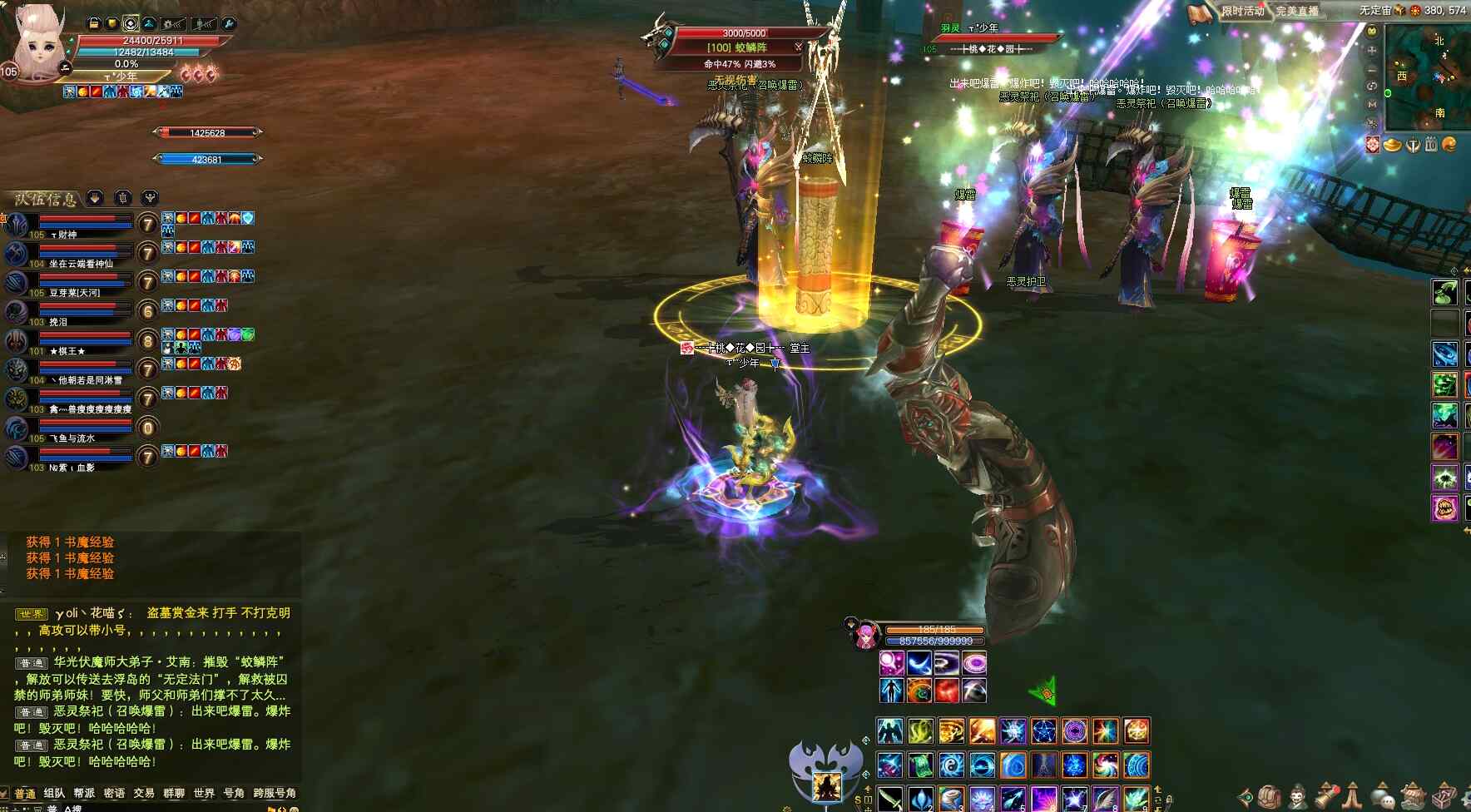Use the tornado skill in hotbar

(951, 799)
